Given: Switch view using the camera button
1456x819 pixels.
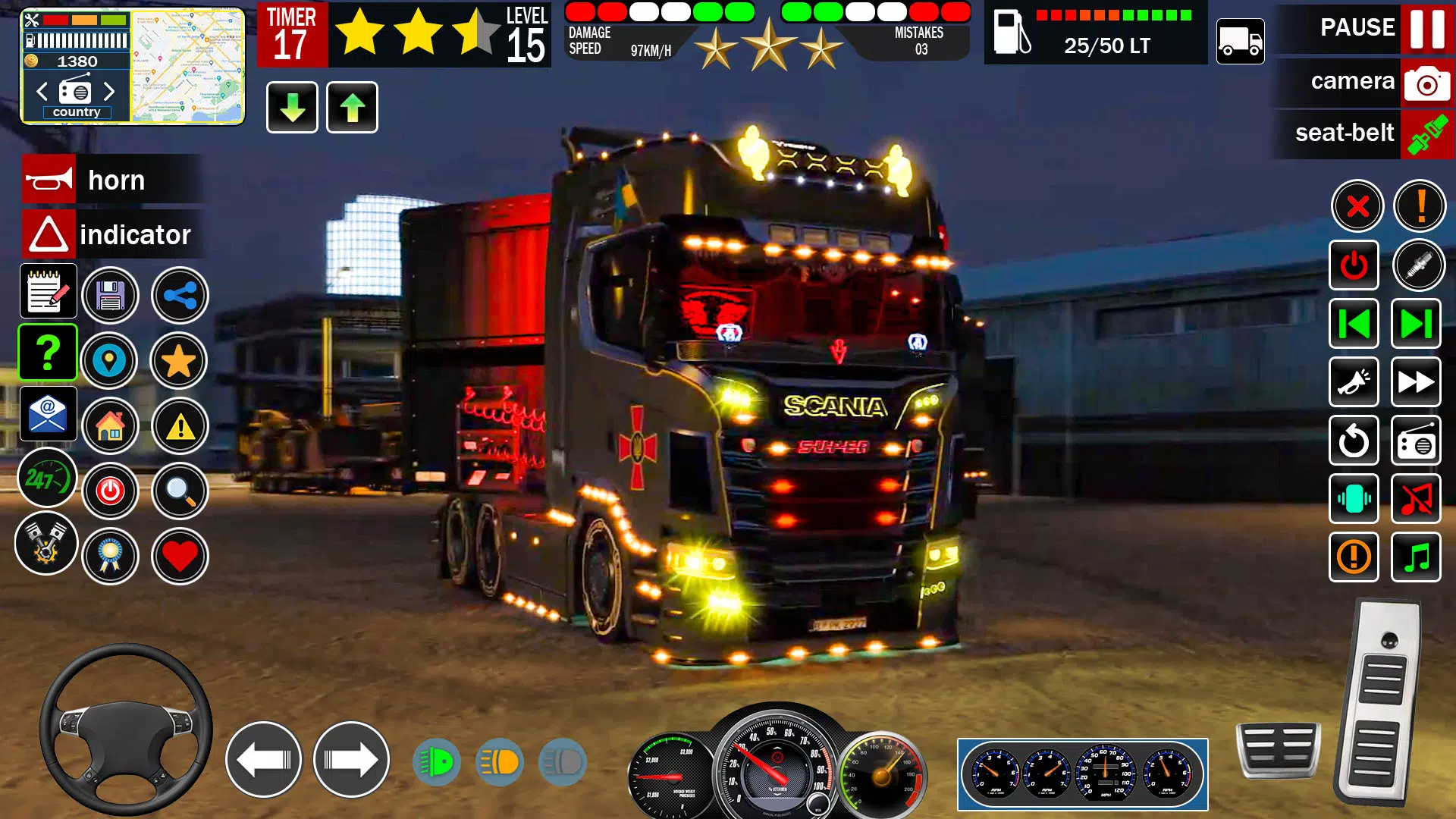Looking at the screenshot, I should 1426,82.
